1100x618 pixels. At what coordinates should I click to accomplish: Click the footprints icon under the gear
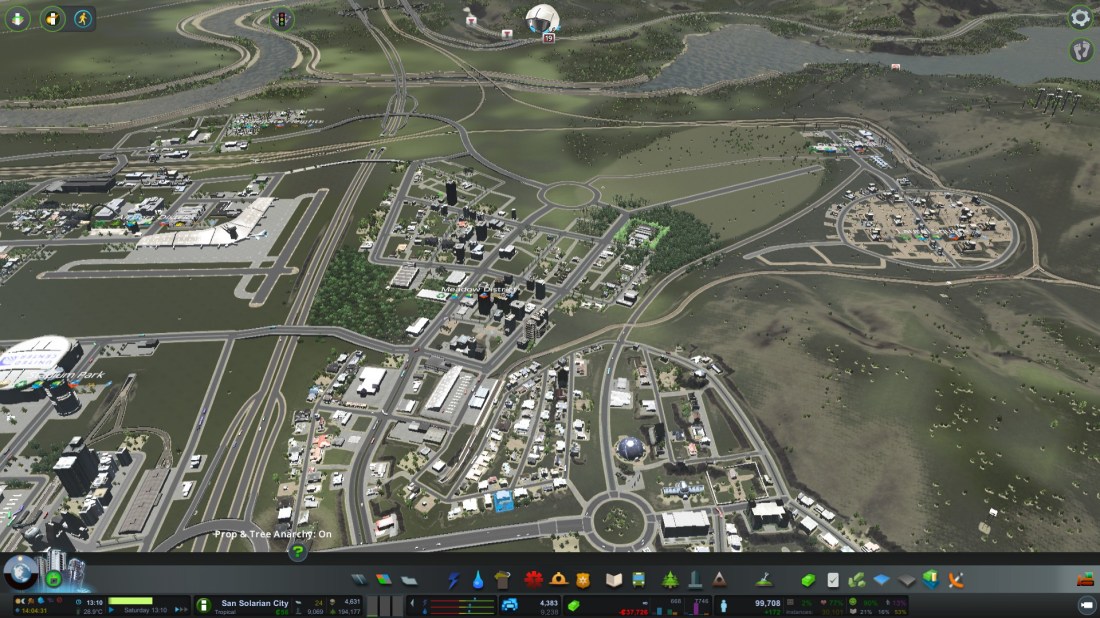tap(1081, 49)
